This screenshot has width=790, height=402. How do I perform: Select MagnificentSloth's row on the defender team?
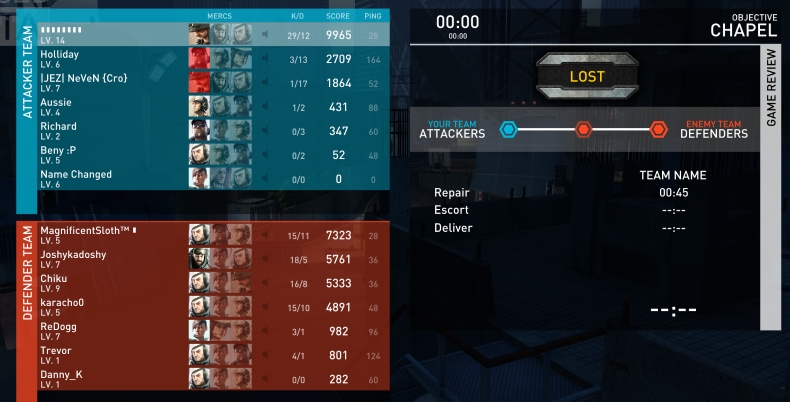click(112, 235)
